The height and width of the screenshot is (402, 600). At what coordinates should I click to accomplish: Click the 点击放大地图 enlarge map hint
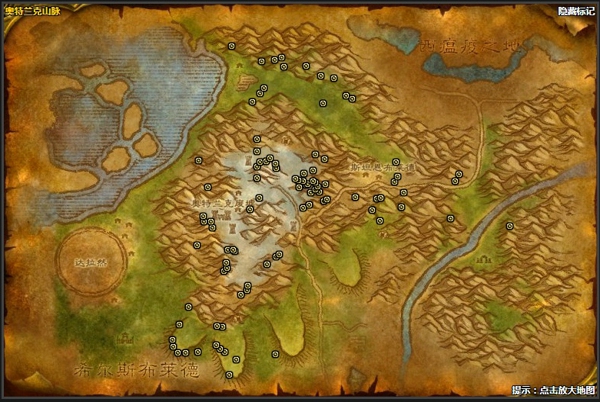[553, 390]
